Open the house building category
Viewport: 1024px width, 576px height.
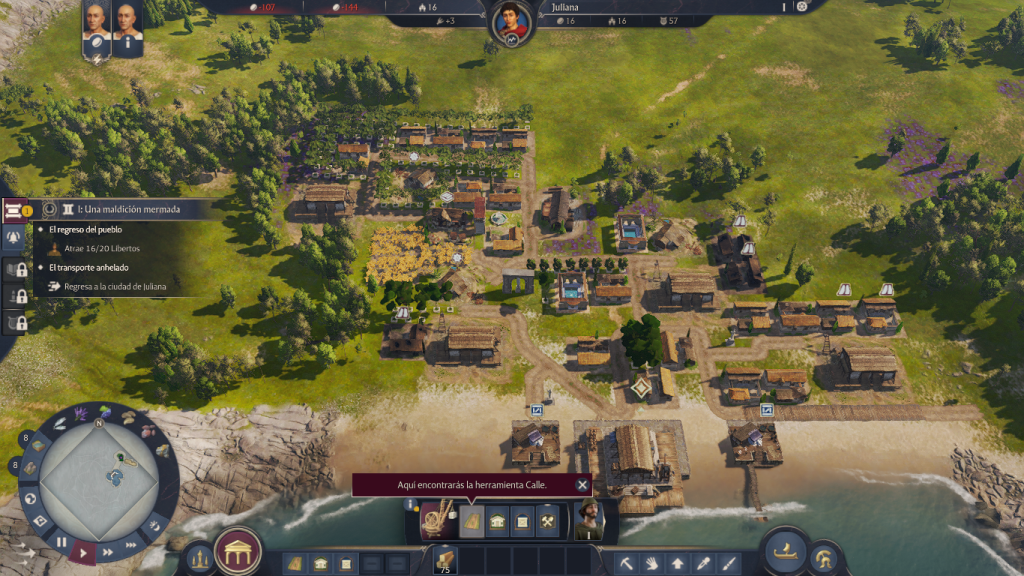coord(497,521)
